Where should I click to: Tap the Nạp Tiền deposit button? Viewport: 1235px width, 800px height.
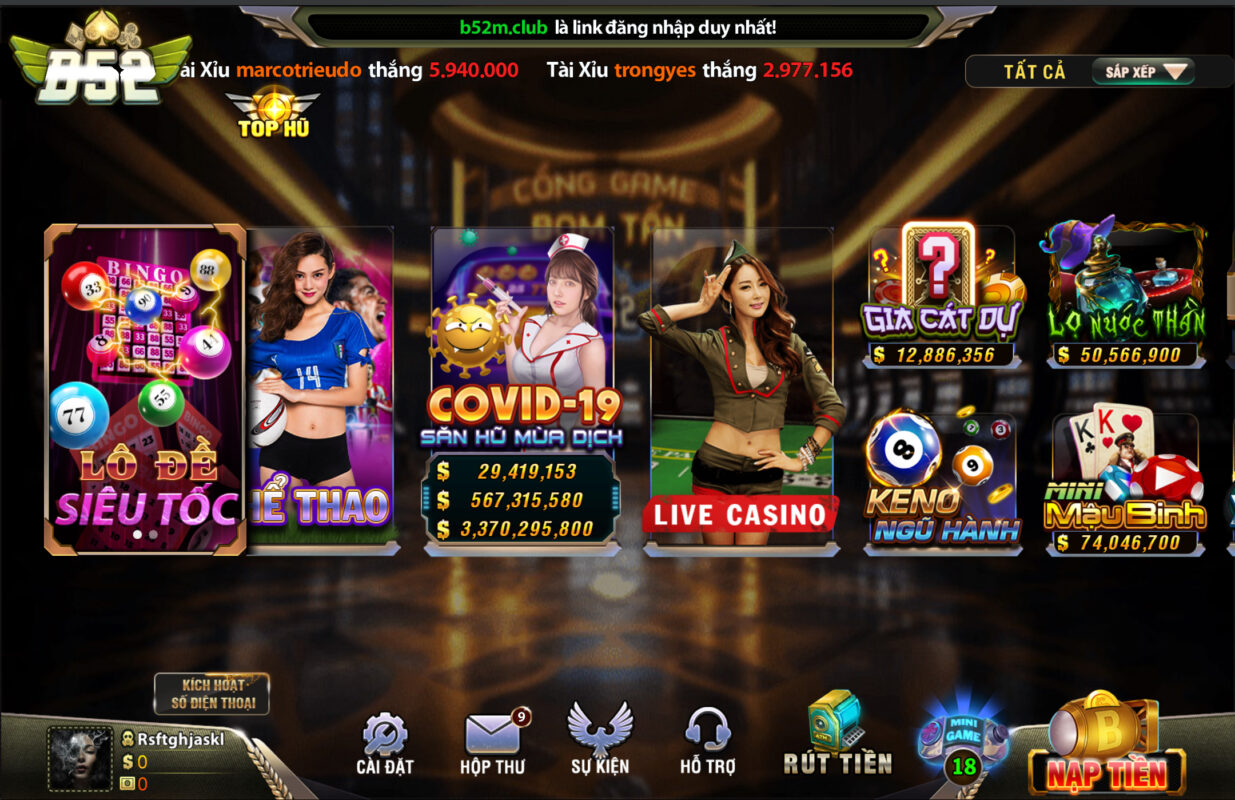pos(1106,748)
